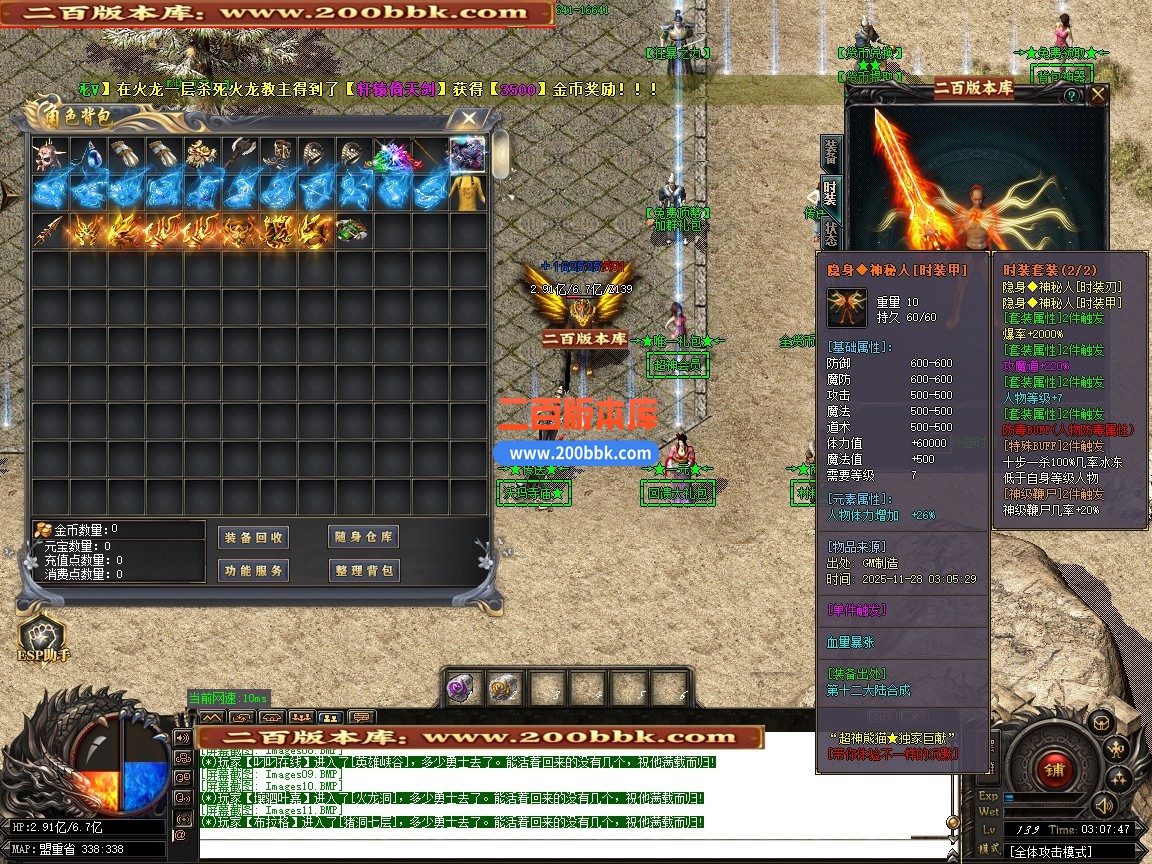Viewport: 1152px width, 864px height.
Task: Select the blue gem necklace item
Action: click(x=87, y=155)
